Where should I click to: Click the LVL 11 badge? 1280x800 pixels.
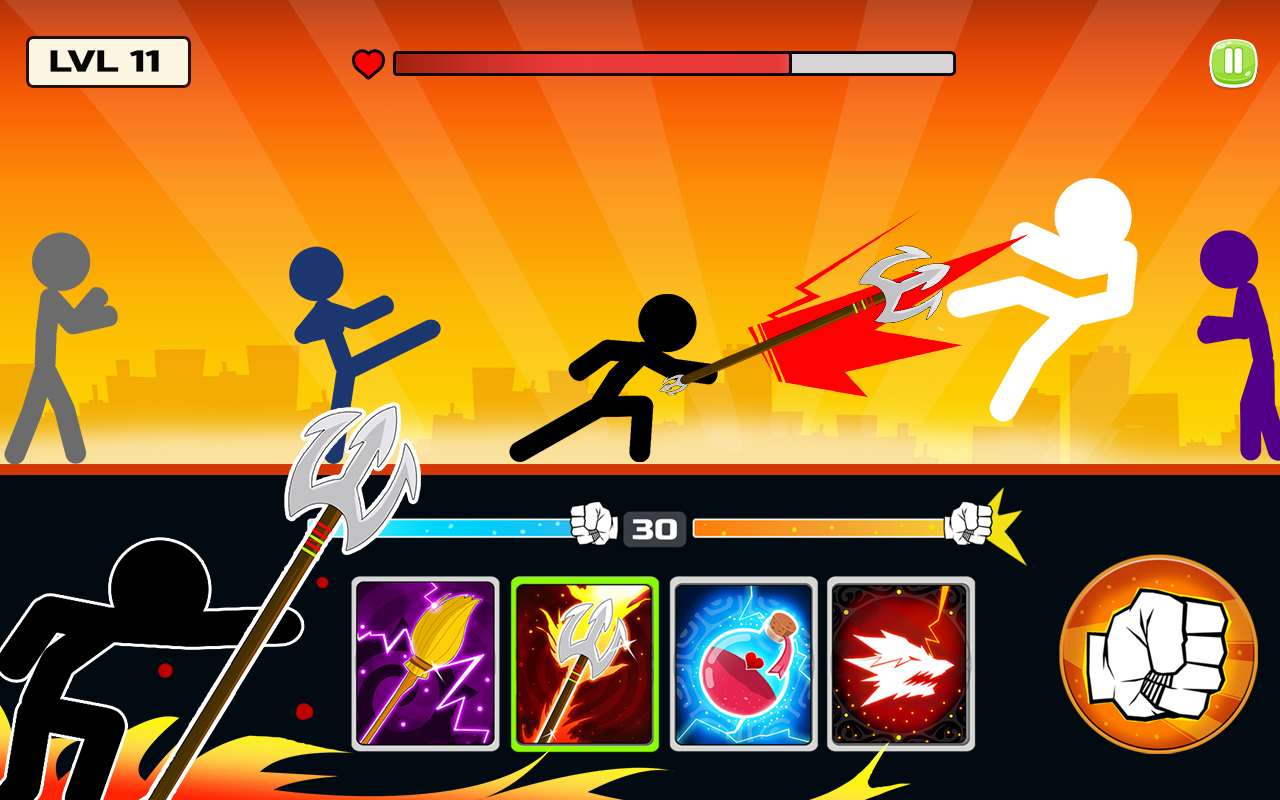pos(108,62)
